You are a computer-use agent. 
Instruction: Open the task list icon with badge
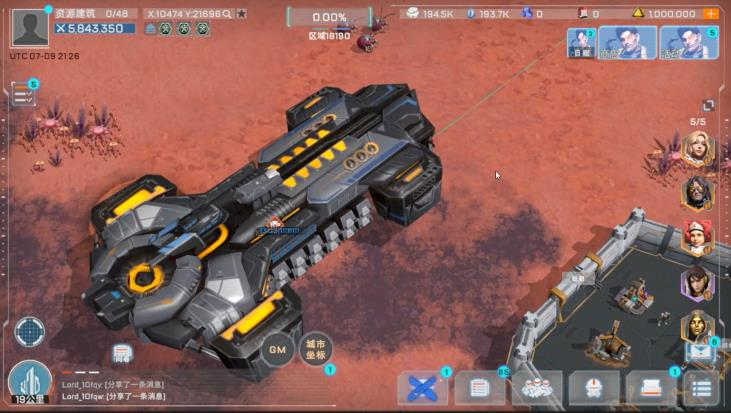coord(22,95)
